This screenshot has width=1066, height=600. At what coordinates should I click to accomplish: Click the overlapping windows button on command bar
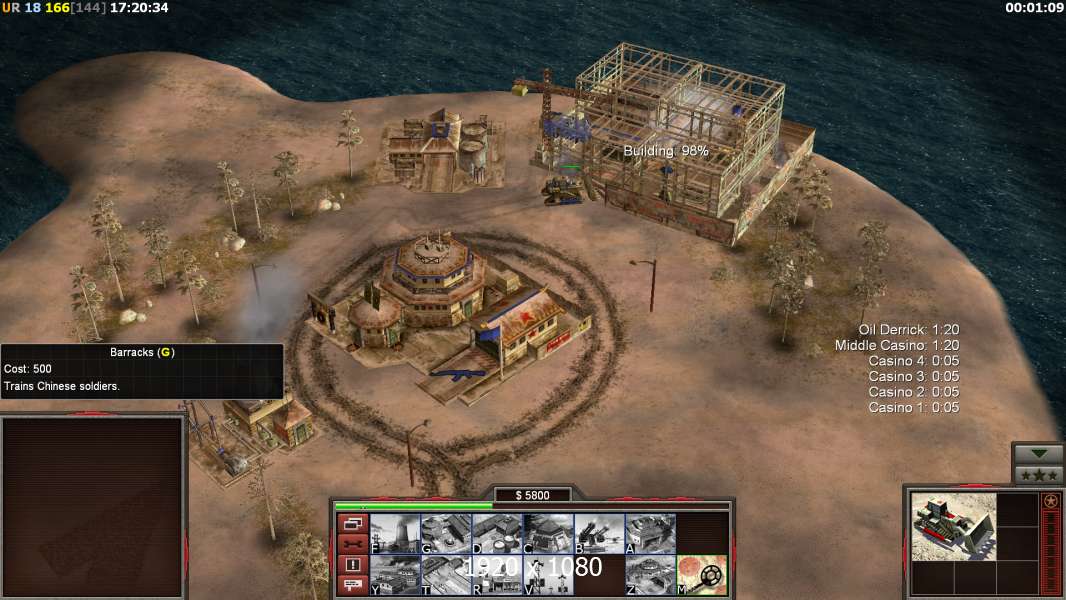352,523
